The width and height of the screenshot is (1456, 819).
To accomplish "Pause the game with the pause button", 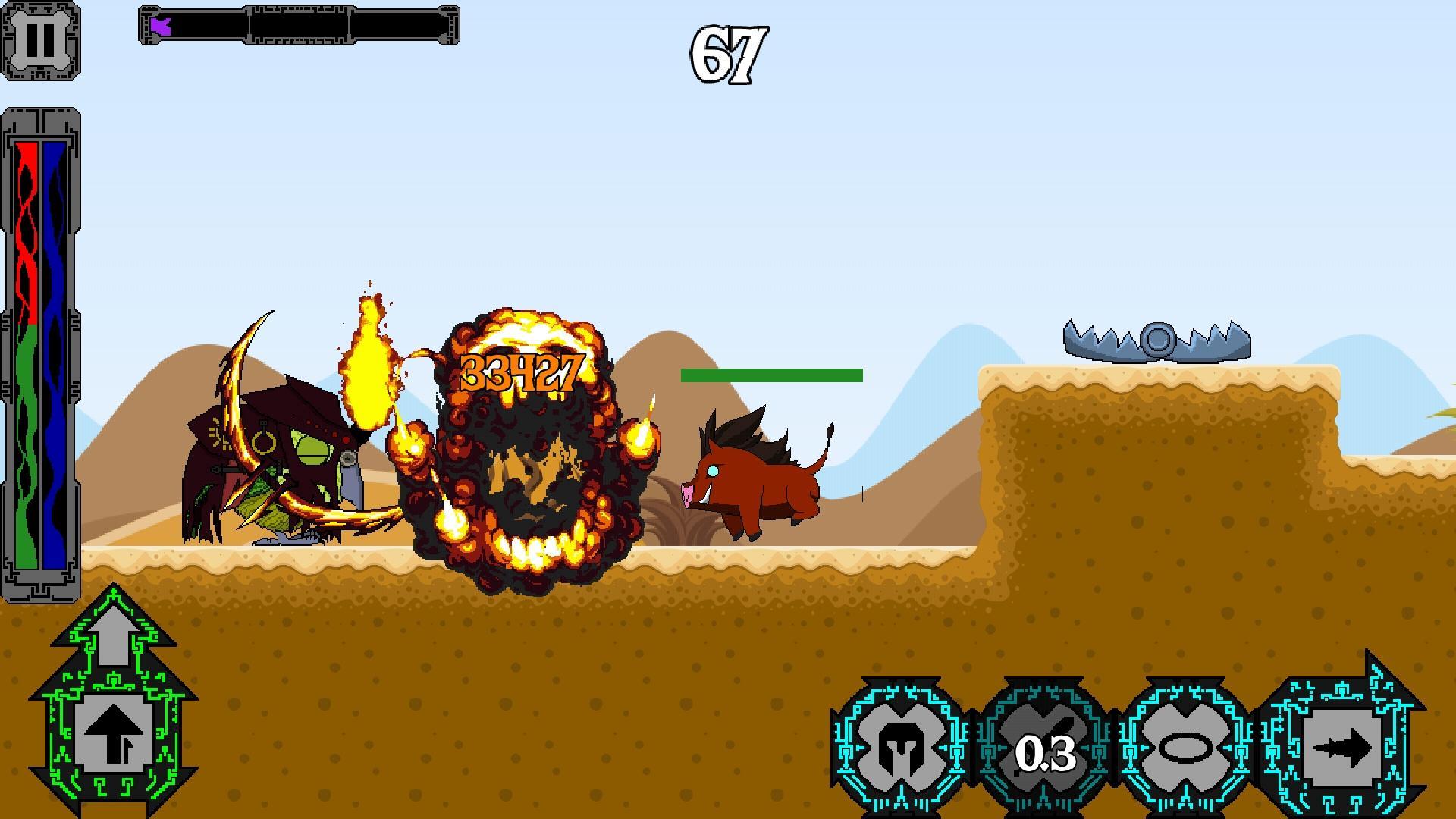I will [x=40, y=40].
